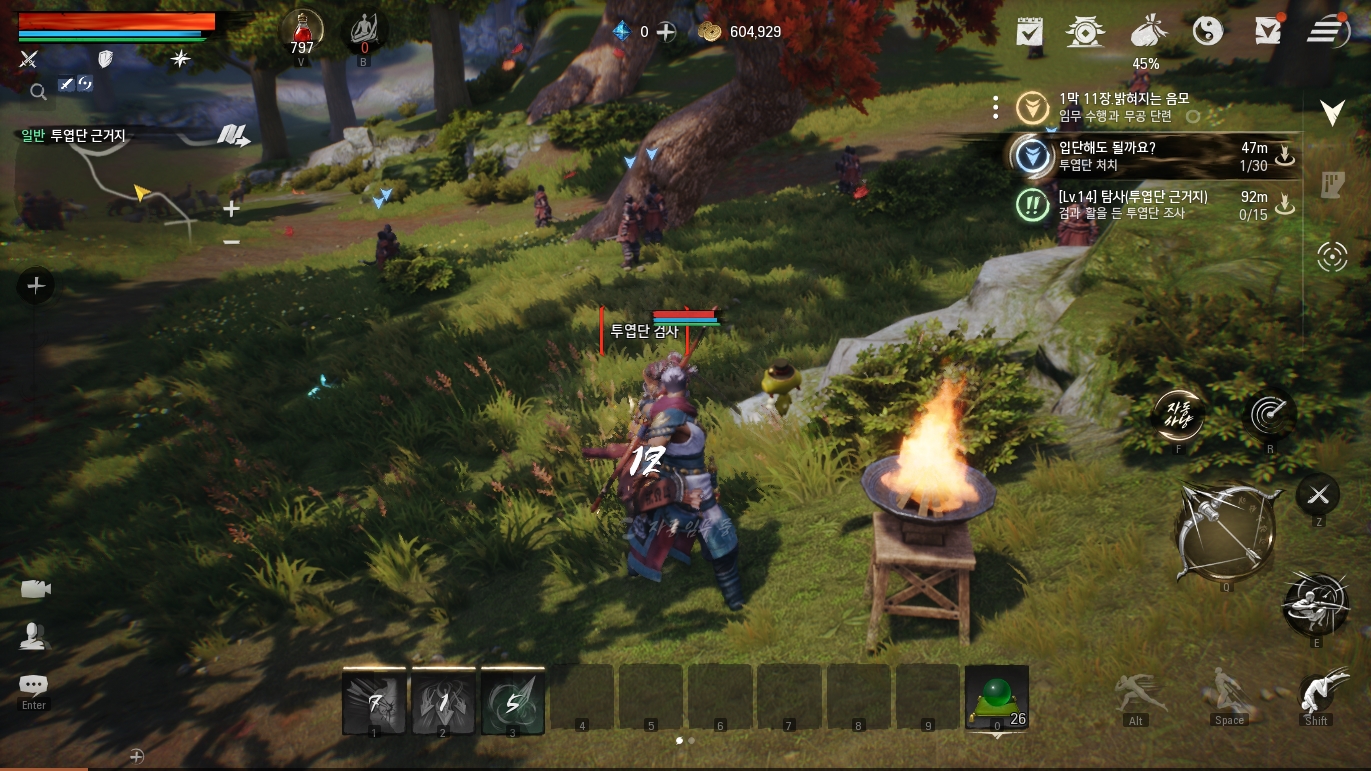Toggle auto-hunt 자동사냥 button
The height and width of the screenshot is (771, 1371).
point(1179,413)
